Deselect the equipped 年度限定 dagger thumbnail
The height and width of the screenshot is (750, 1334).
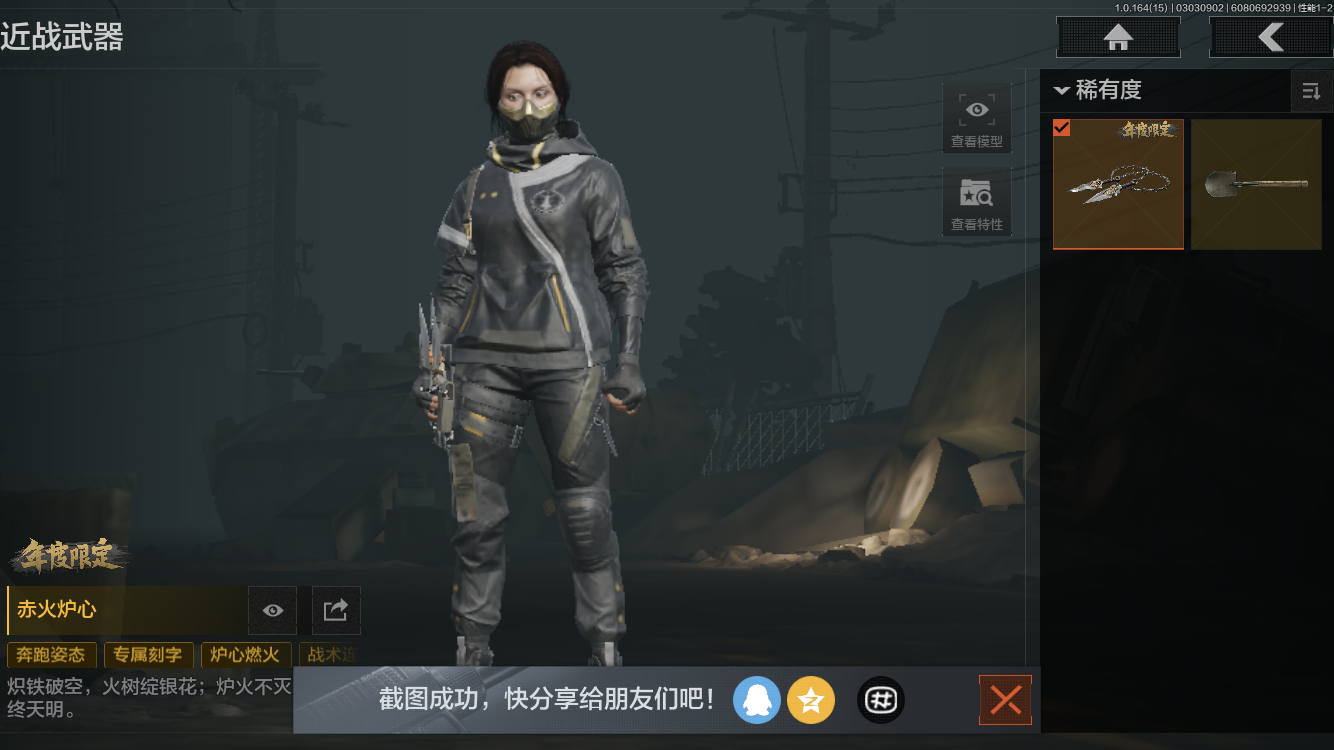tap(1118, 184)
